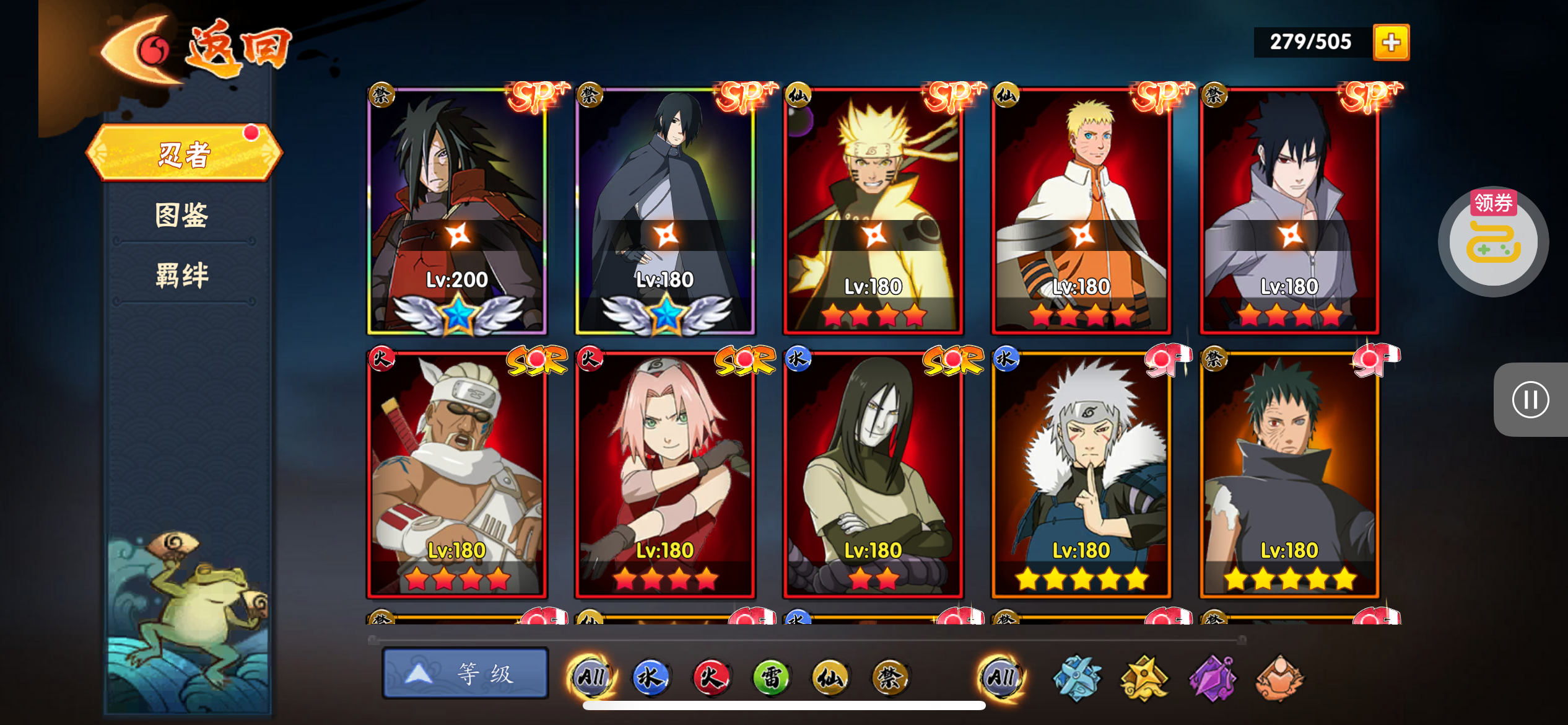Click the overlay pause button
1568x725 pixels.
pyautogui.click(x=1530, y=400)
